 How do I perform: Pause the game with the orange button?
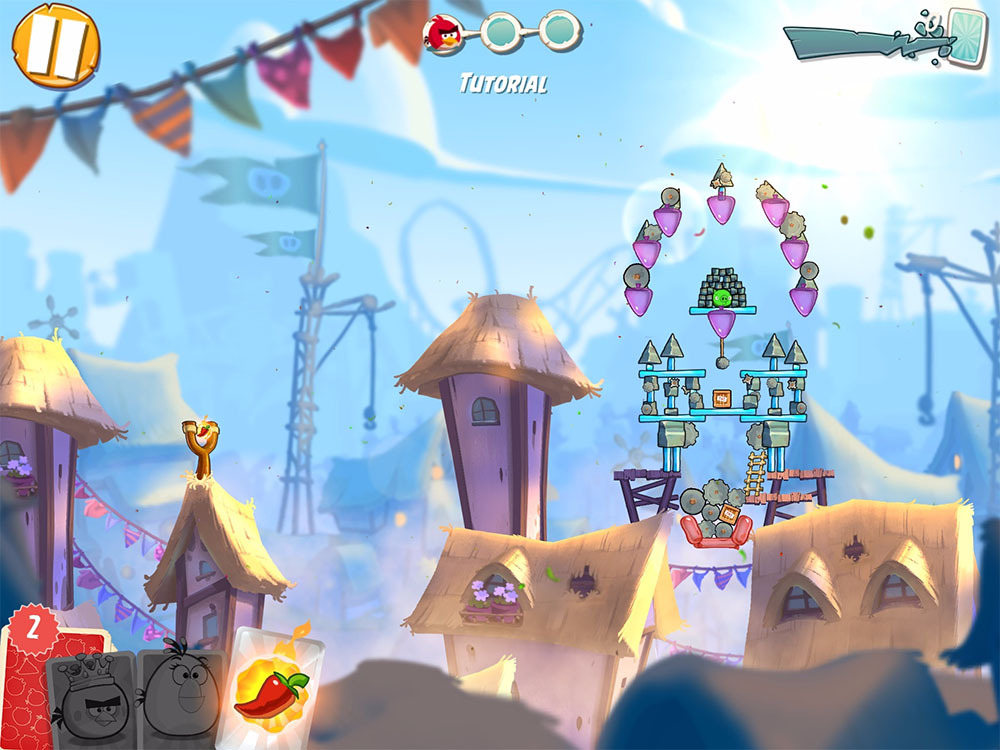(x=56, y=44)
